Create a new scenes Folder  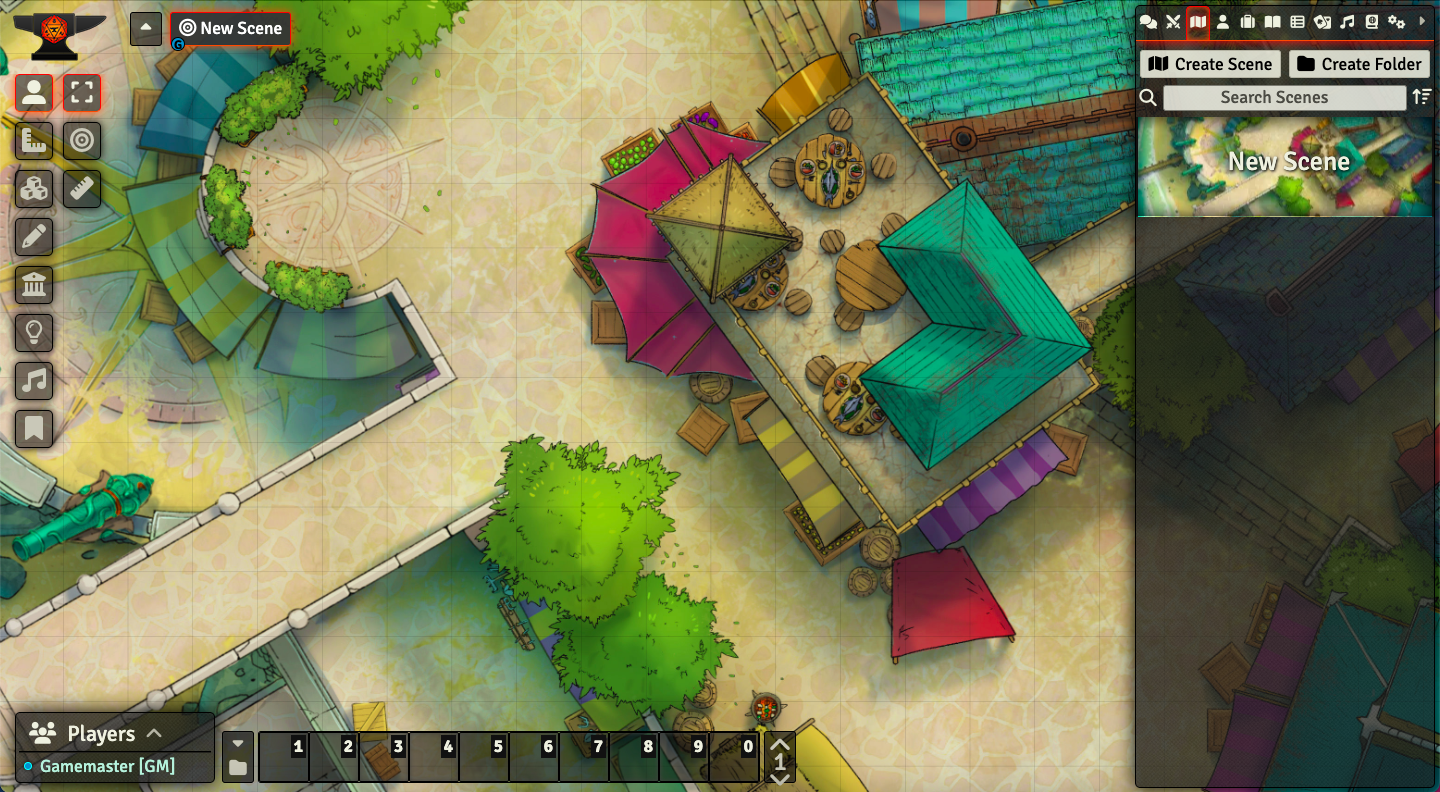1360,63
